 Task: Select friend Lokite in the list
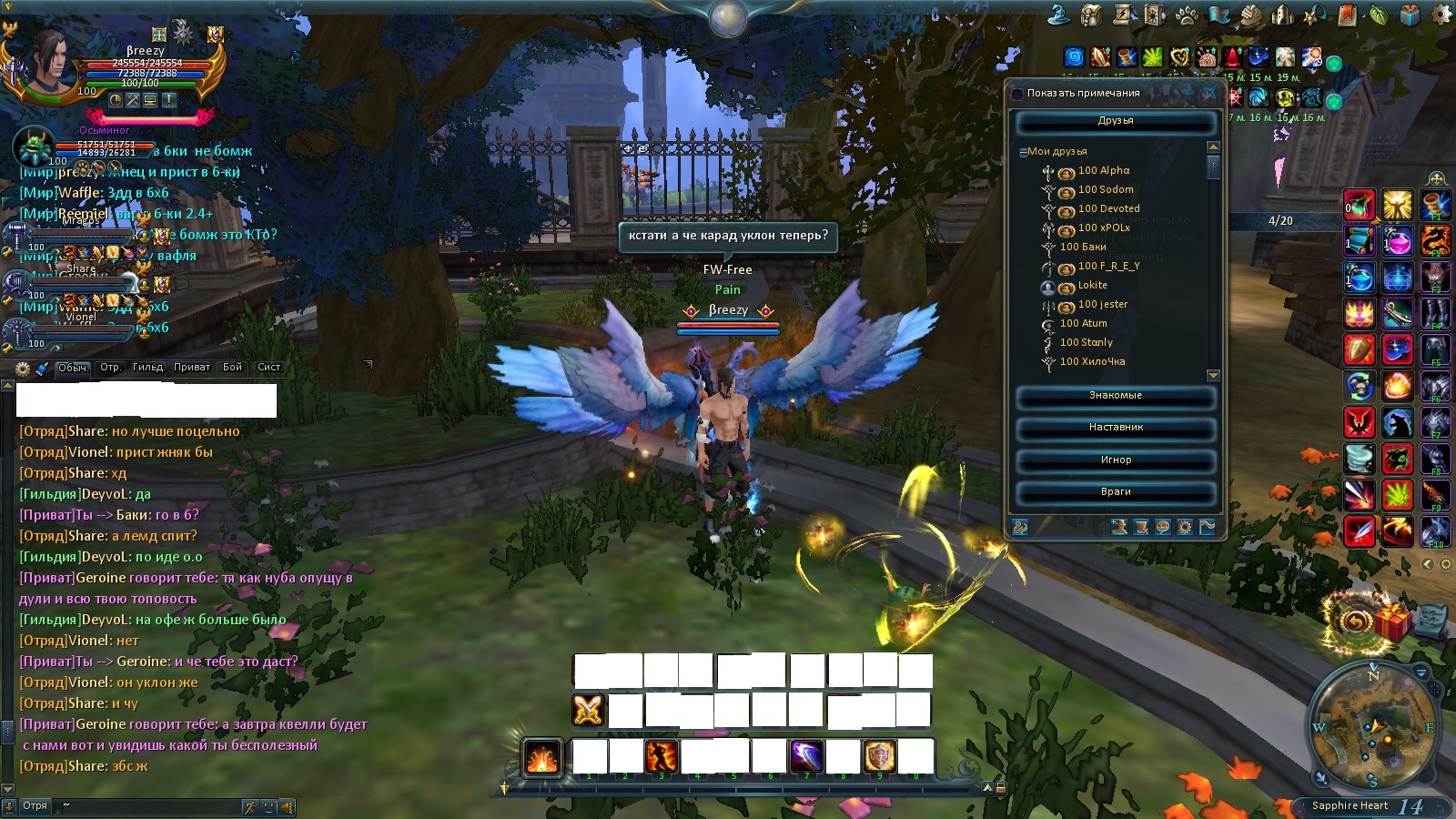click(1092, 286)
